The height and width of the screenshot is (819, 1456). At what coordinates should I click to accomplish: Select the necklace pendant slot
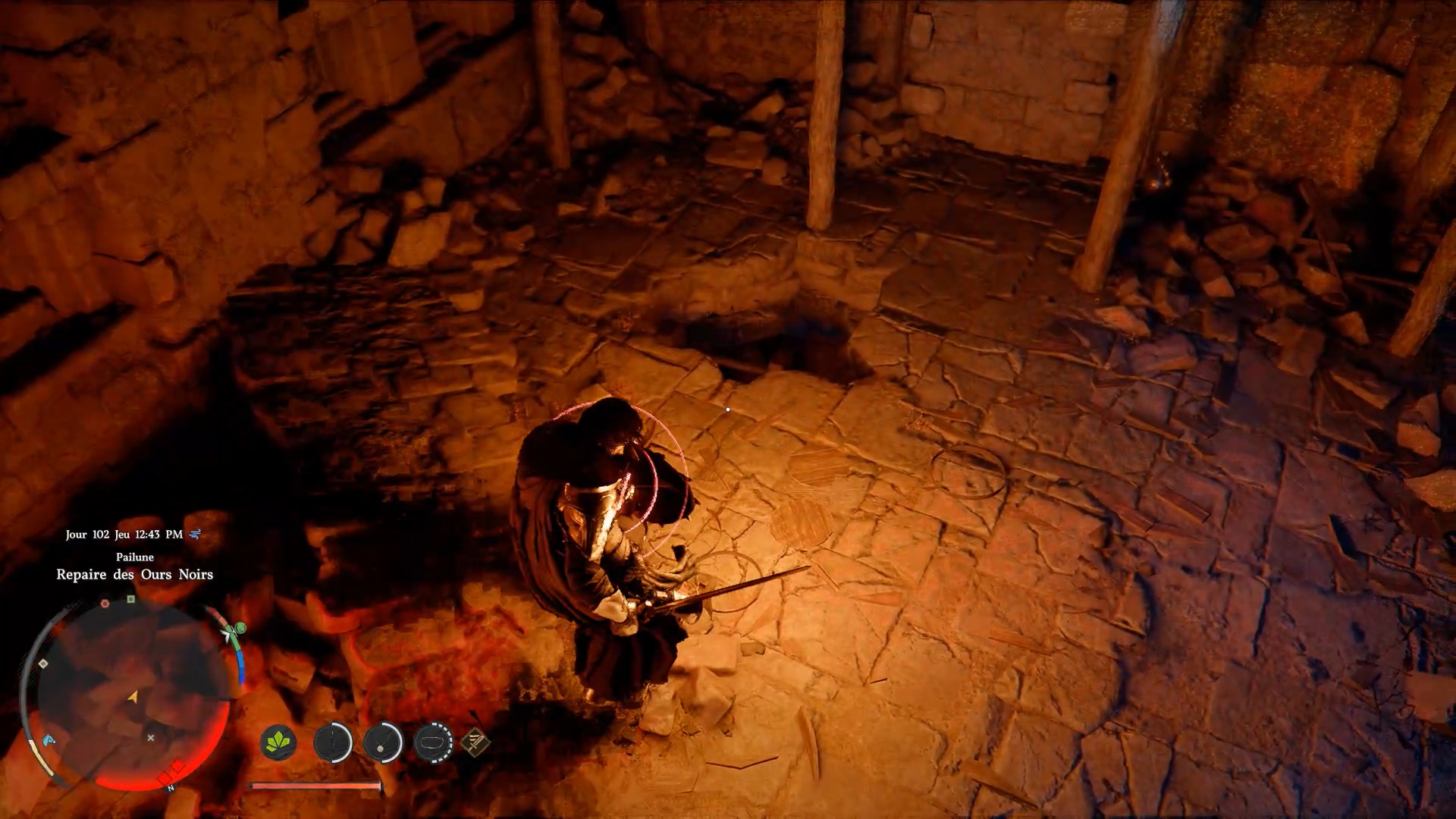(383, 742)
